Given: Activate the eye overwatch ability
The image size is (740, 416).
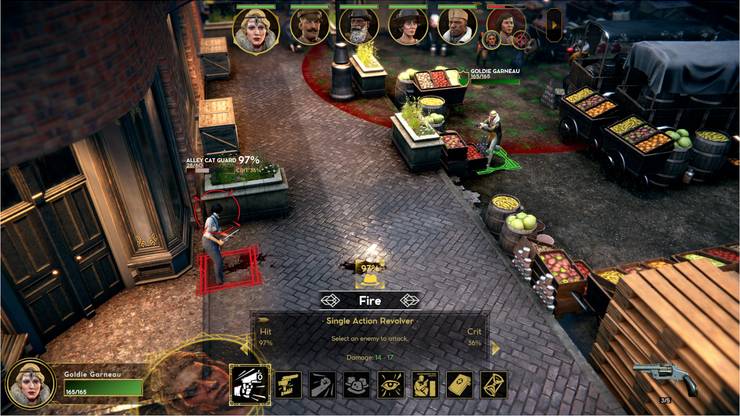Looking at the screenshot, I should click(x=390, y=384).
